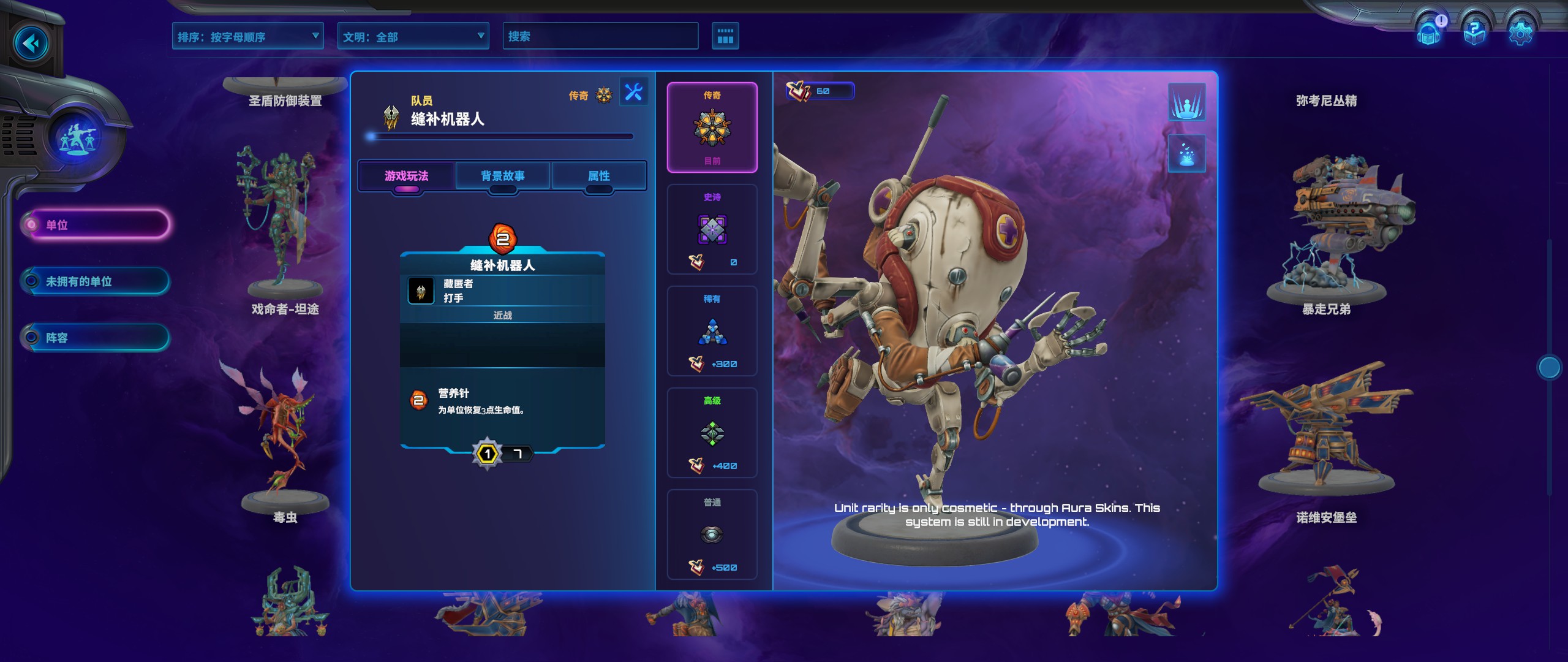Switch to the 背景故事 lore tab
This screenshot has width=1568, height=662.
[x=503, y=177]
